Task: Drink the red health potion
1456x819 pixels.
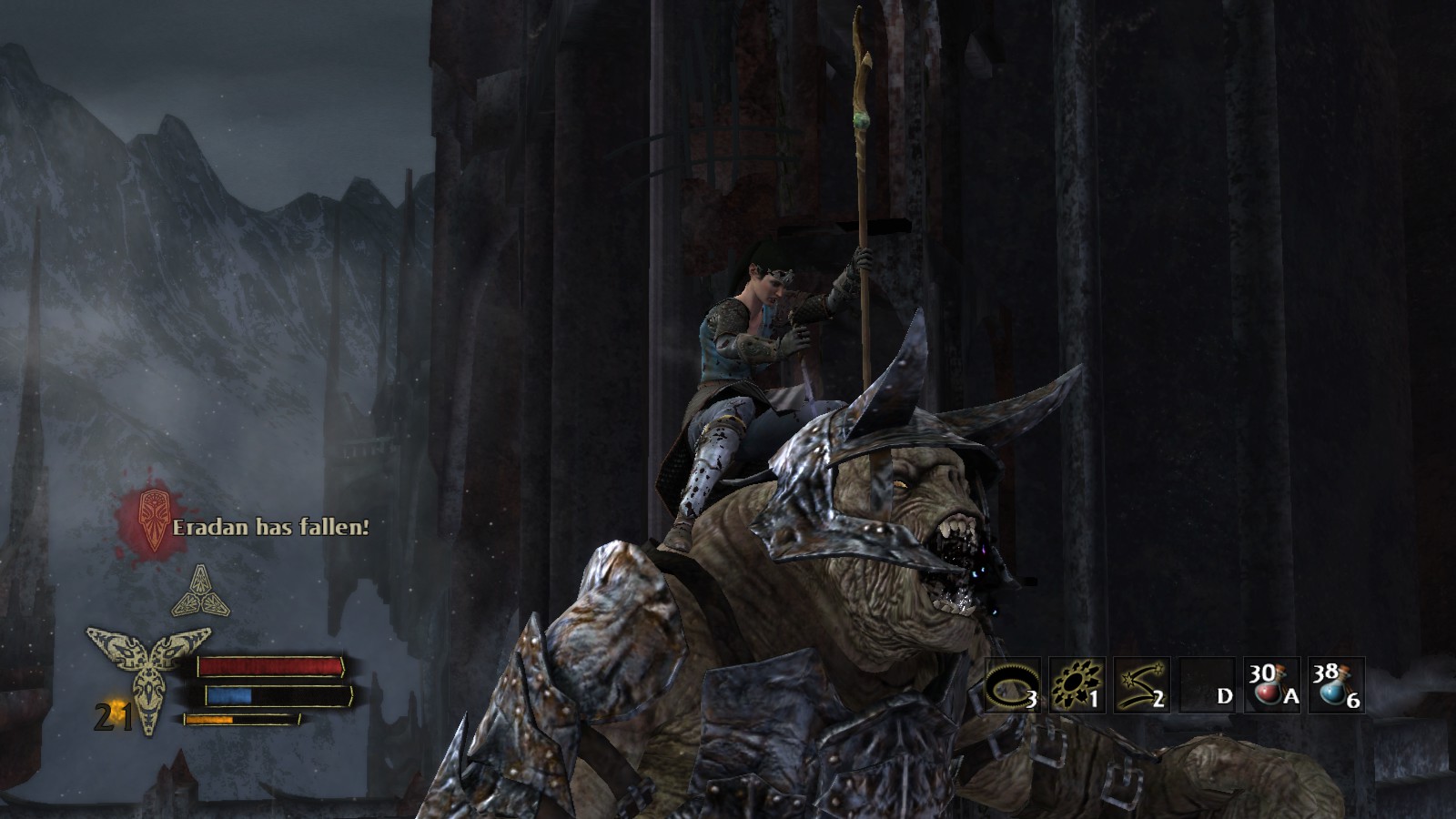Action: click(x=1271, y=685)
